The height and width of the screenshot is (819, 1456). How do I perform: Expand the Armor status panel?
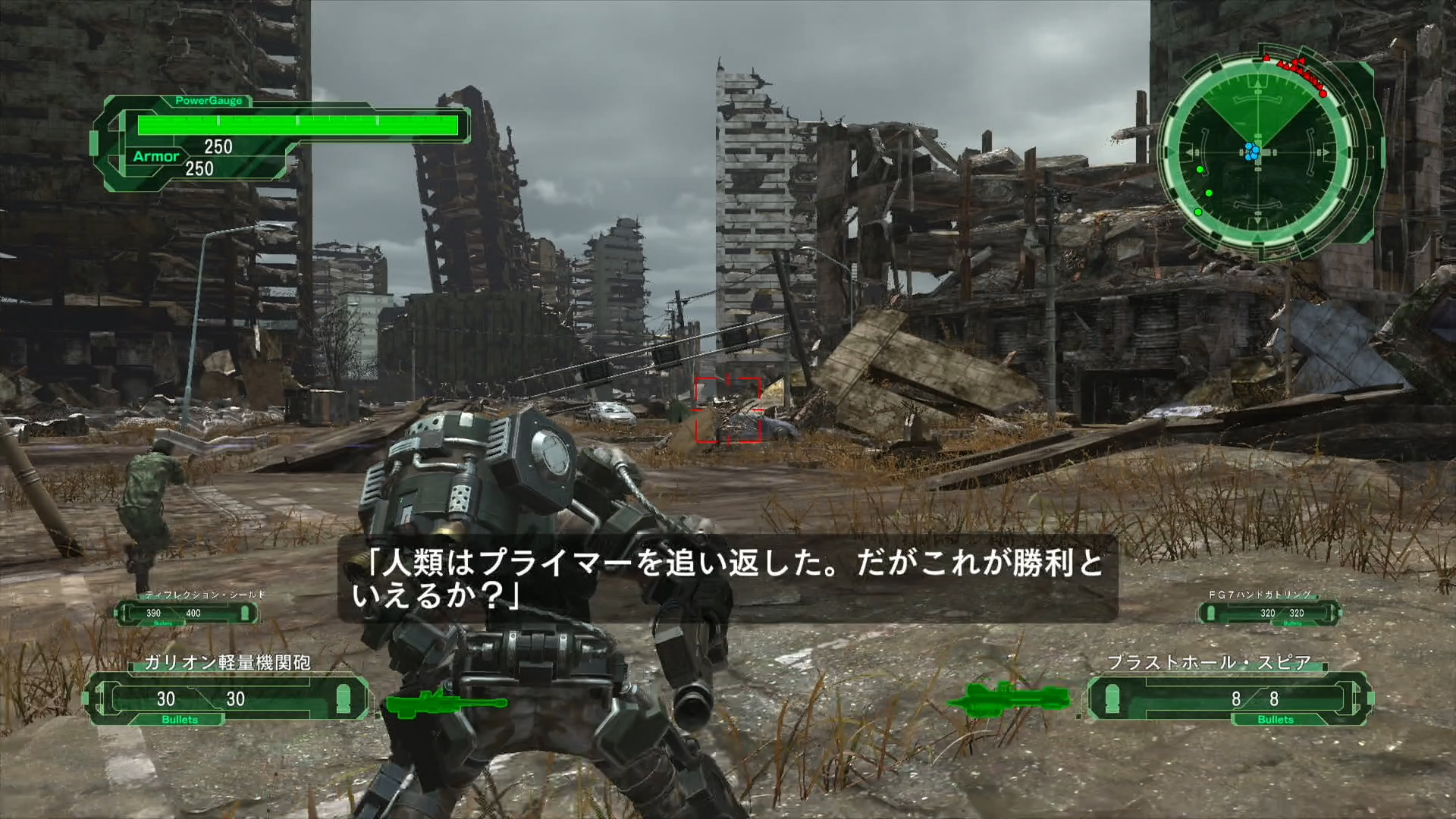tap(157, 156)
